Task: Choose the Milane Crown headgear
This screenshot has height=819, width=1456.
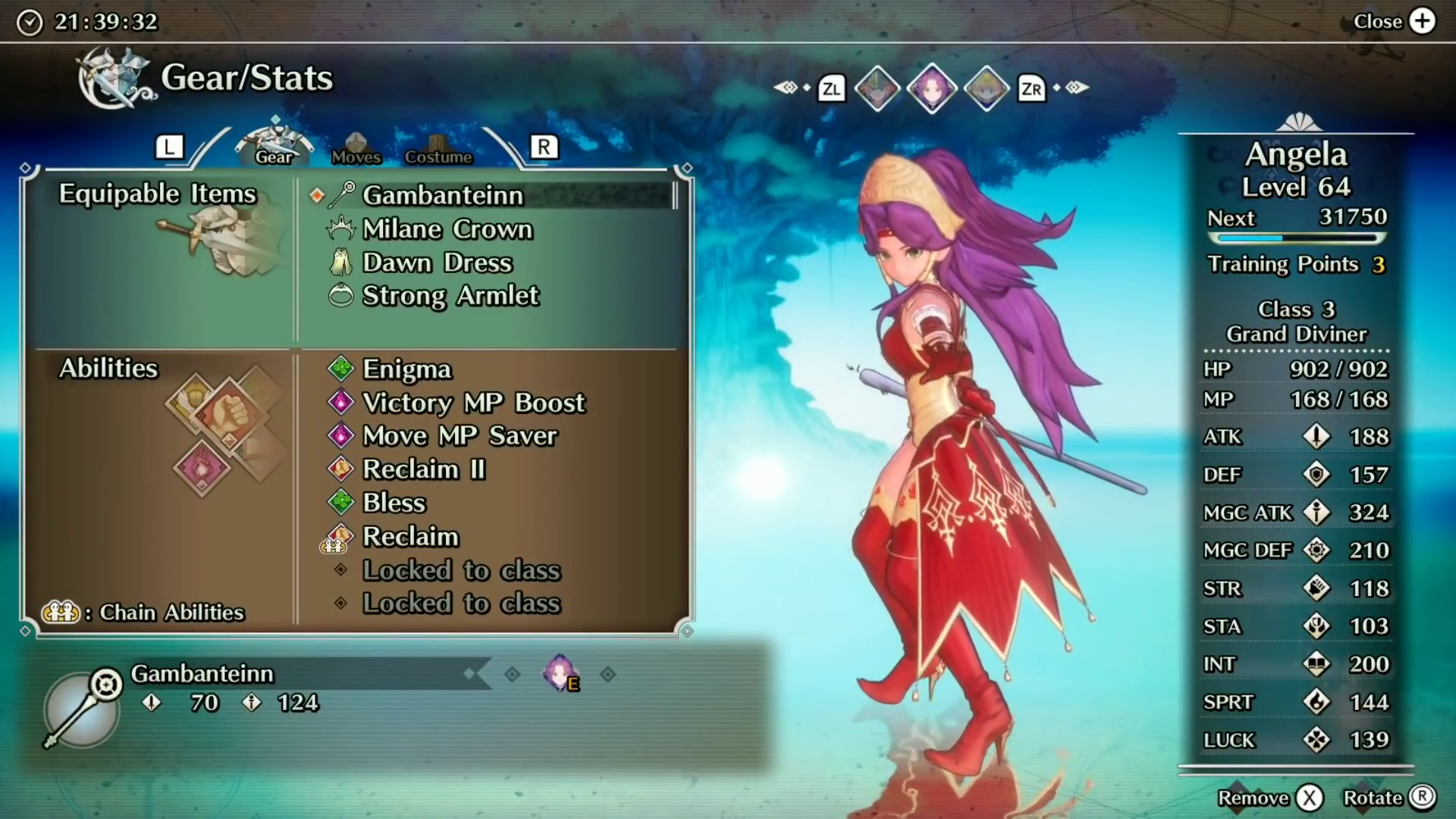Action: tap(447, 229)
